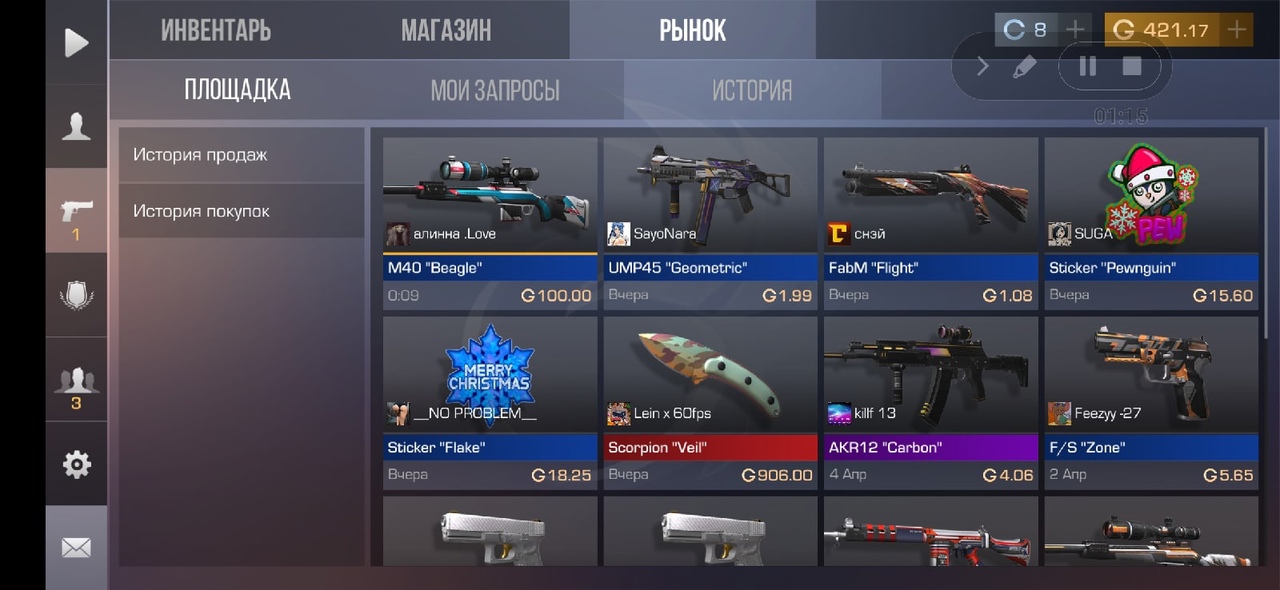Open the Sticker "Flake" listing
This screenshot has height=590, width=1280.
[x=490, y=402]
